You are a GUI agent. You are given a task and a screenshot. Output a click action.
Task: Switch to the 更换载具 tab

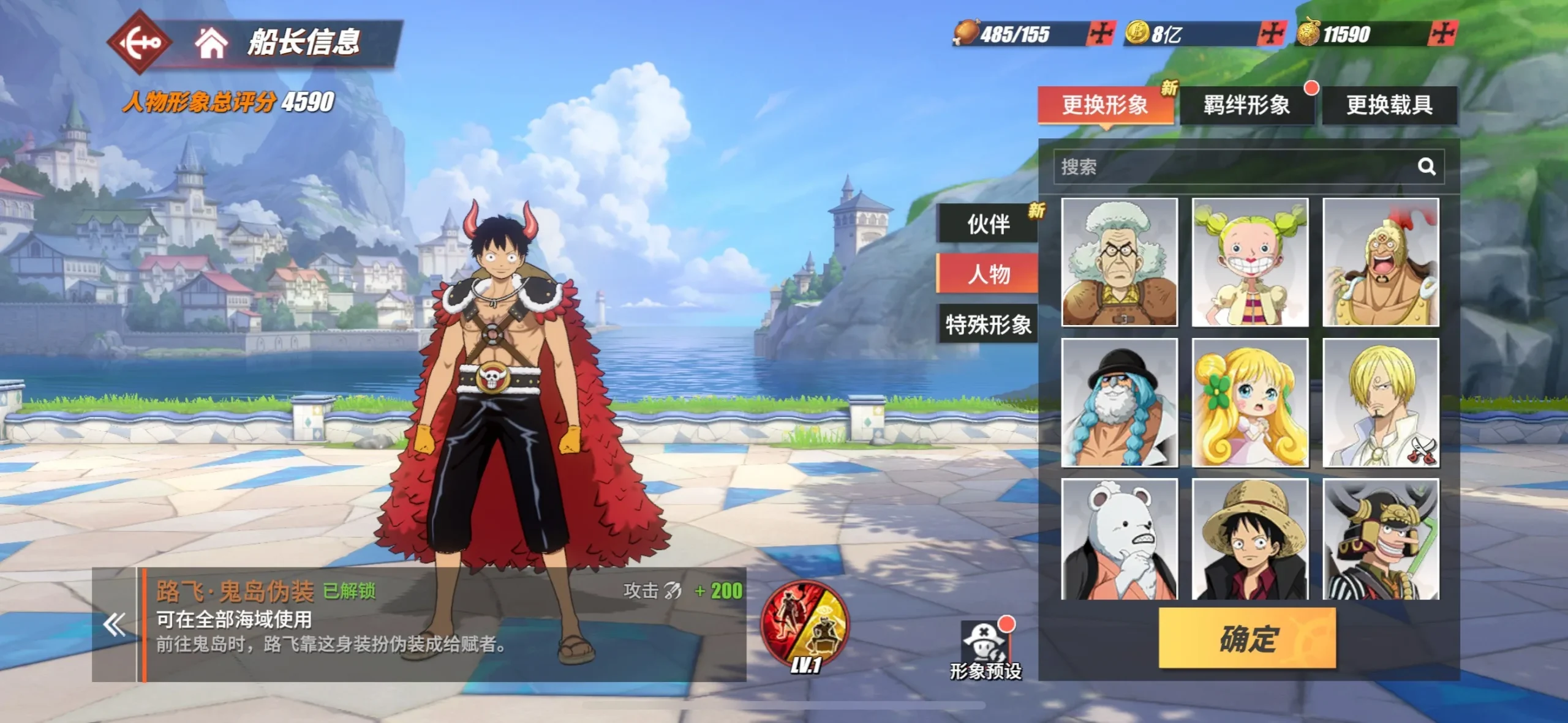pos(1389,105)
